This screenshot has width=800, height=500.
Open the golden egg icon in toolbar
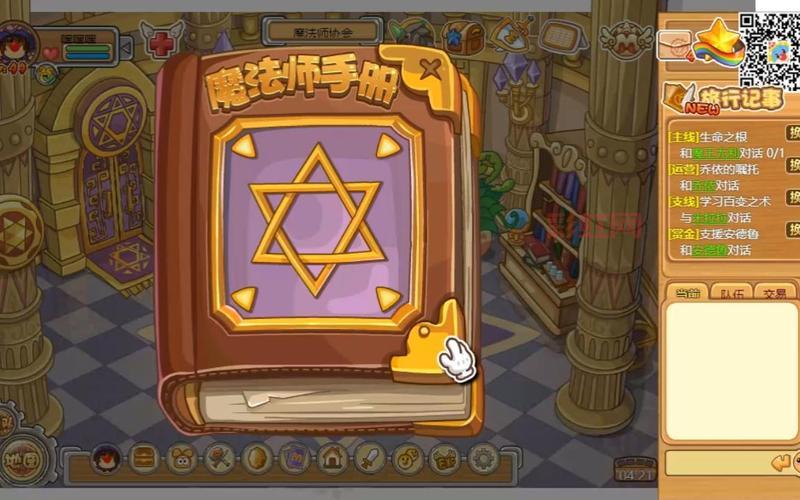coord(257,459)
